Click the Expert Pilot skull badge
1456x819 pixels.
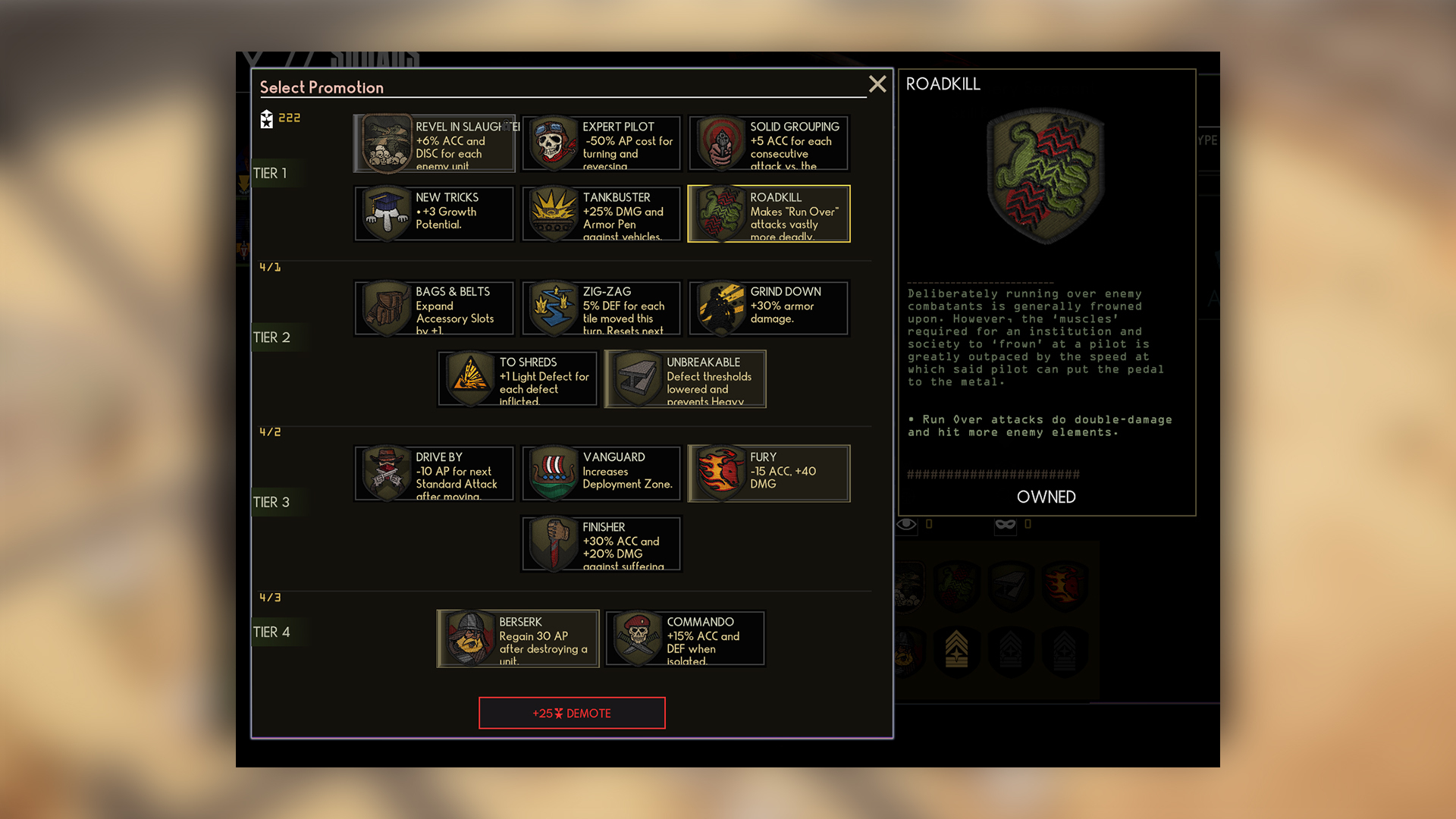pos(552,143)
